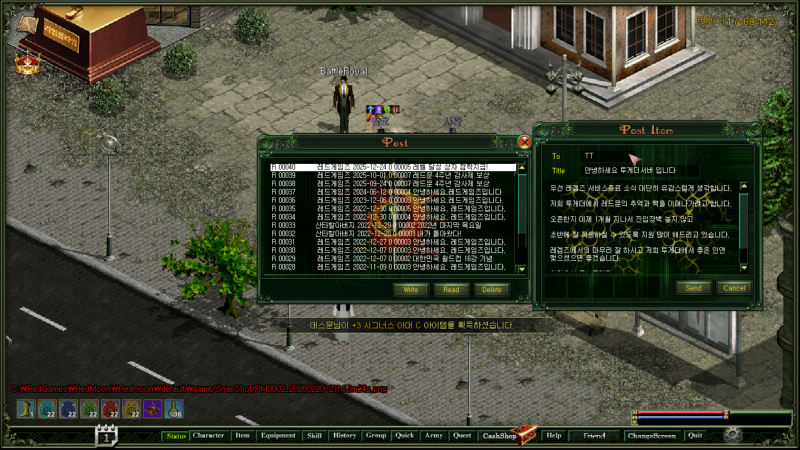
Task: Choose Quit from the bottom menu
Action: [x=695, y=436]
